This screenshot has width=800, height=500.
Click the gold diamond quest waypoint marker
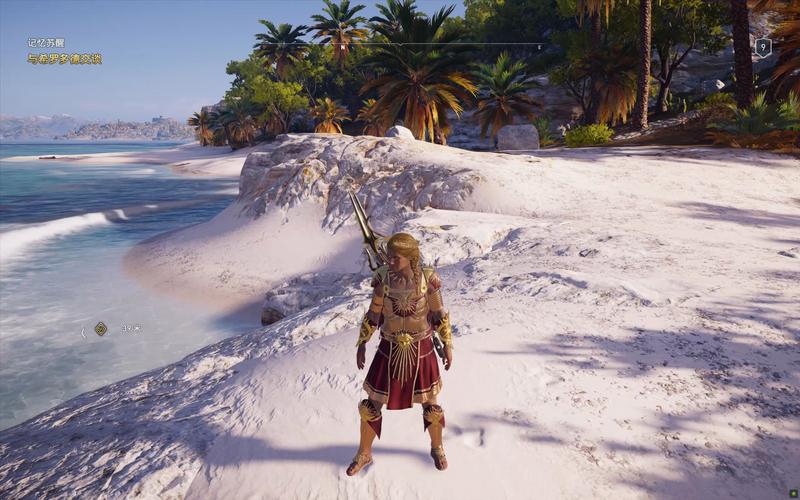pos(101,328)
